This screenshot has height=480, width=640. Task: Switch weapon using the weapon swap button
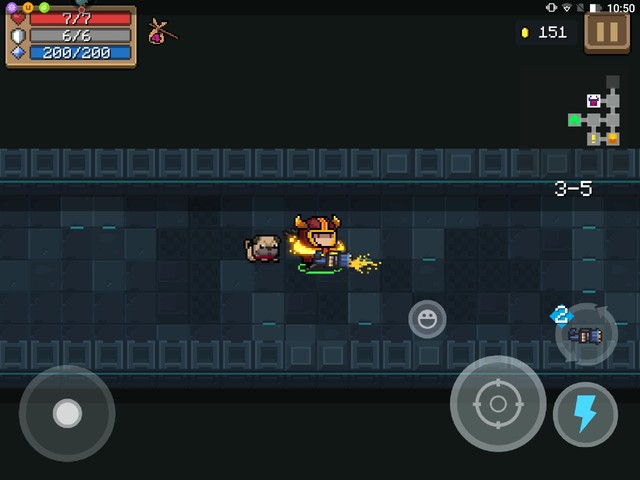tap(585, 335)
